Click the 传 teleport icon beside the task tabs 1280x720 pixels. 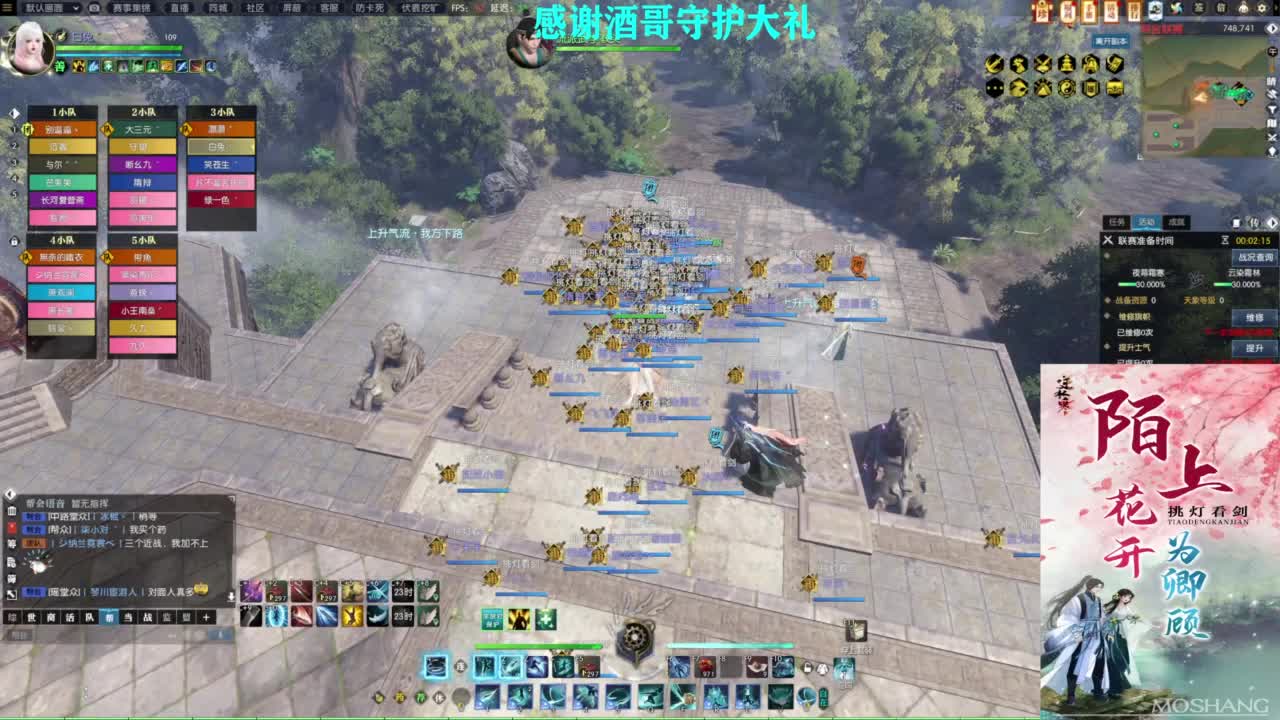[x=1254, y=222]
